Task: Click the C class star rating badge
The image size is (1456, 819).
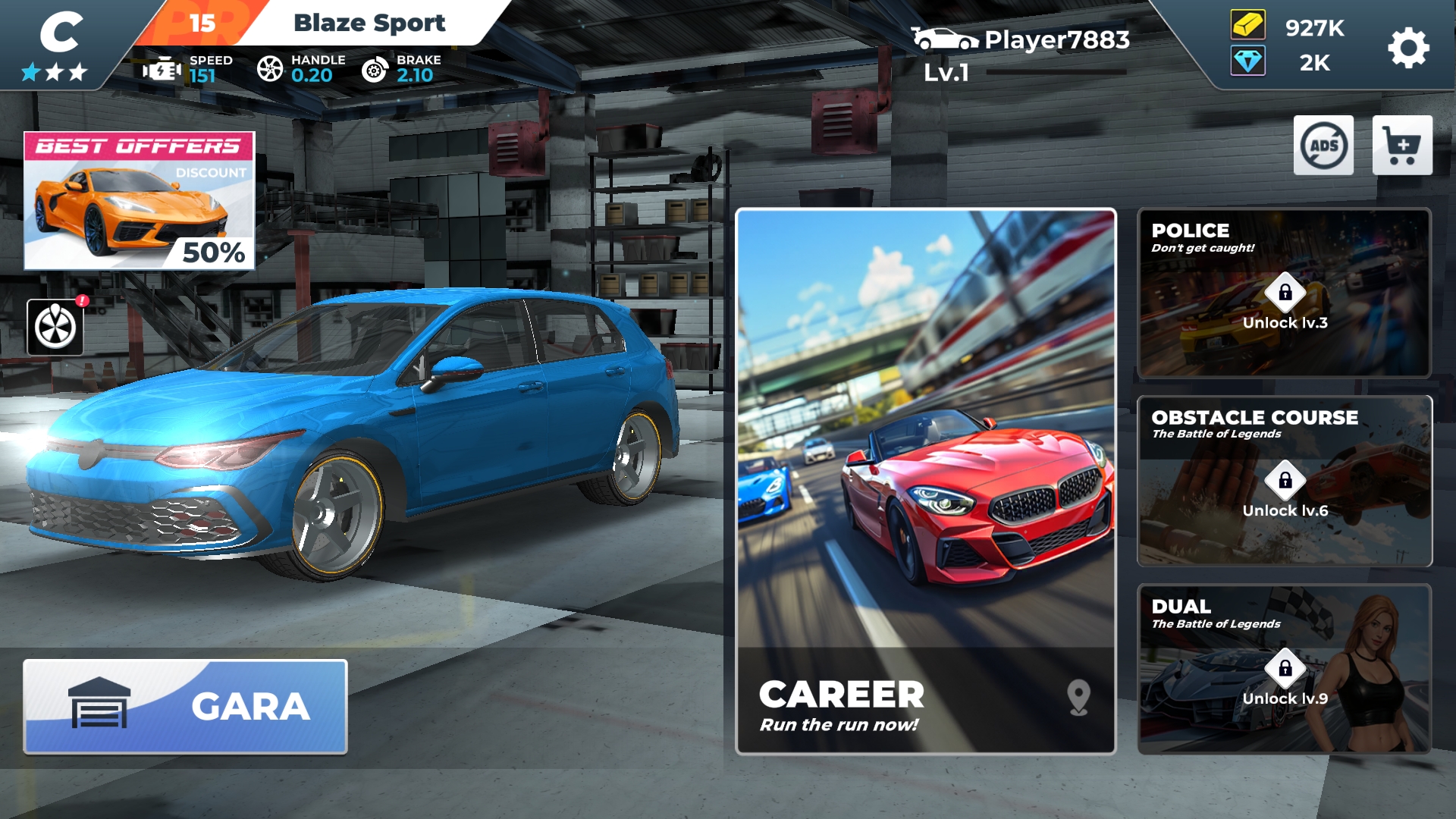Action: [x=56, y=45]
